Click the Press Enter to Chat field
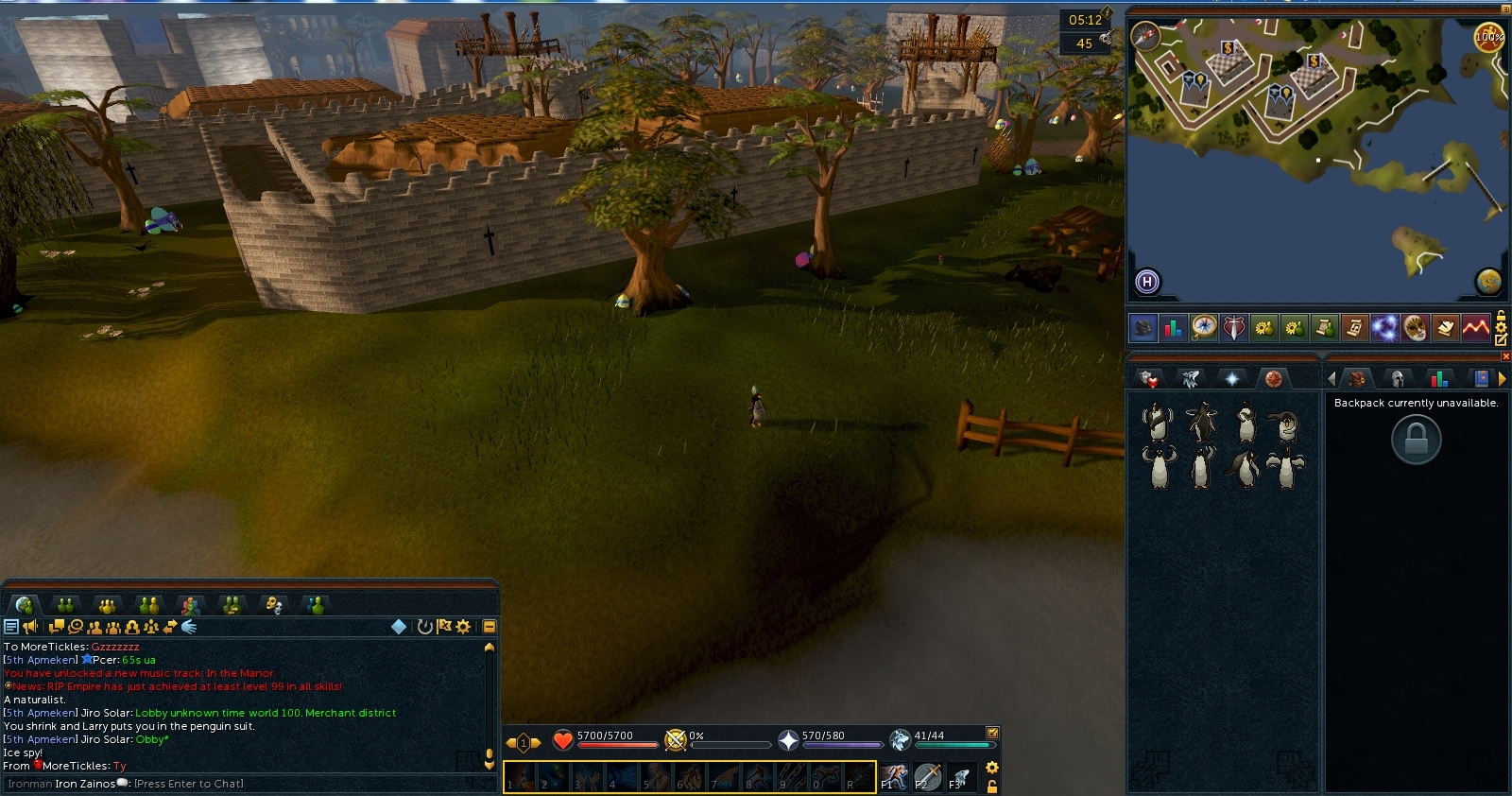Image resolution: width=1512 pixels, height=796 pixels. pos(189,784)
